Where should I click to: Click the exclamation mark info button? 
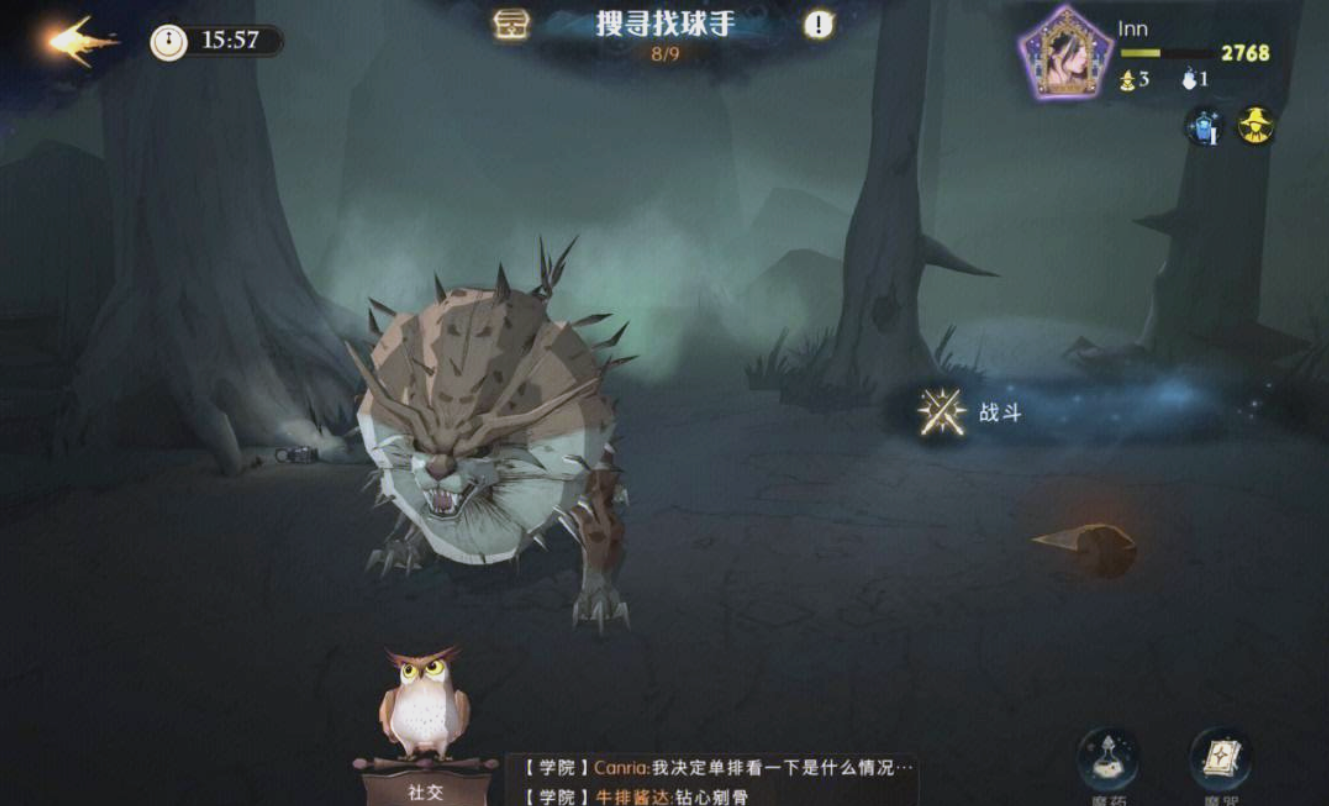pos(818,25)
